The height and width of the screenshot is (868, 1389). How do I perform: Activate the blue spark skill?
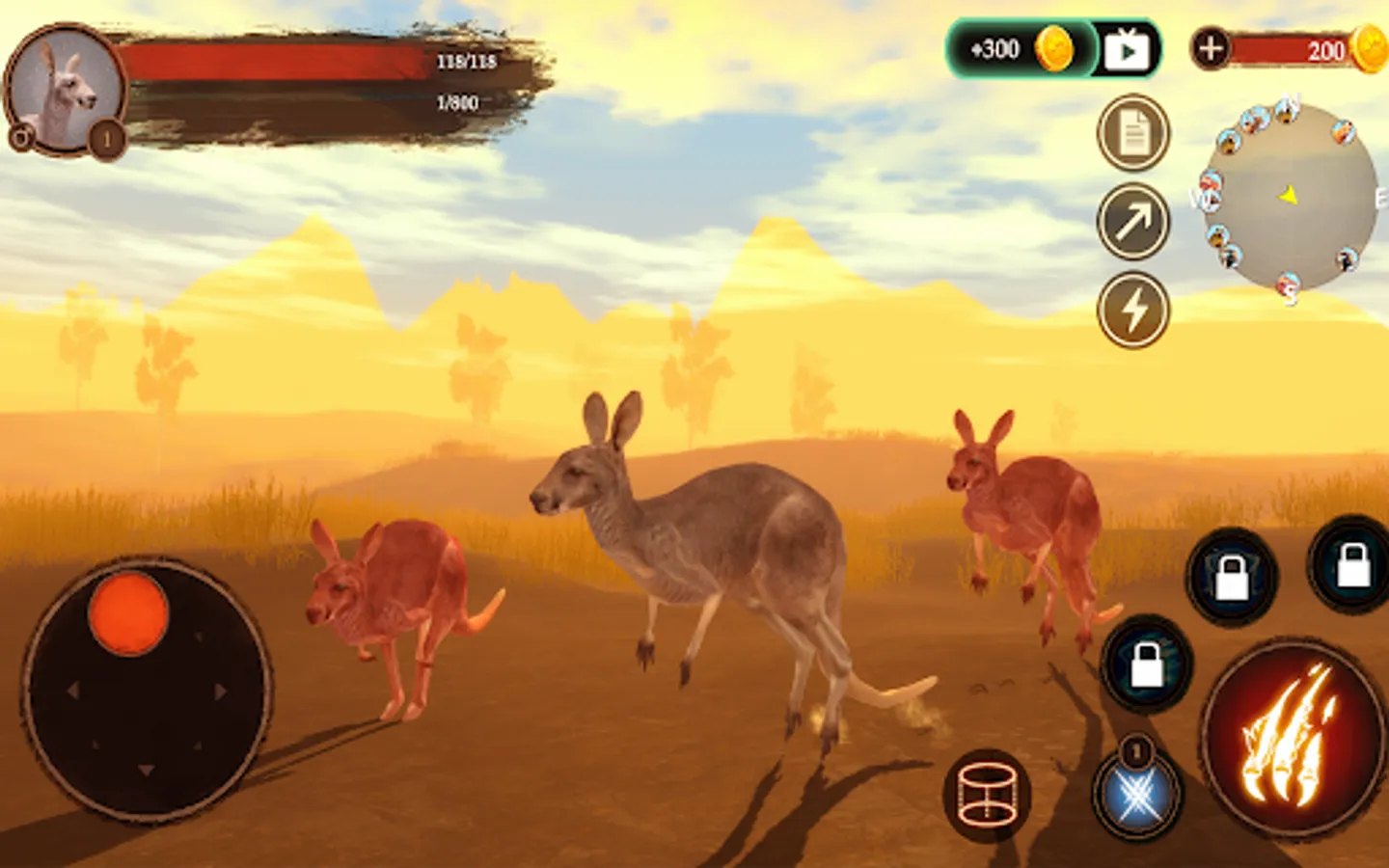[1138, 797]
